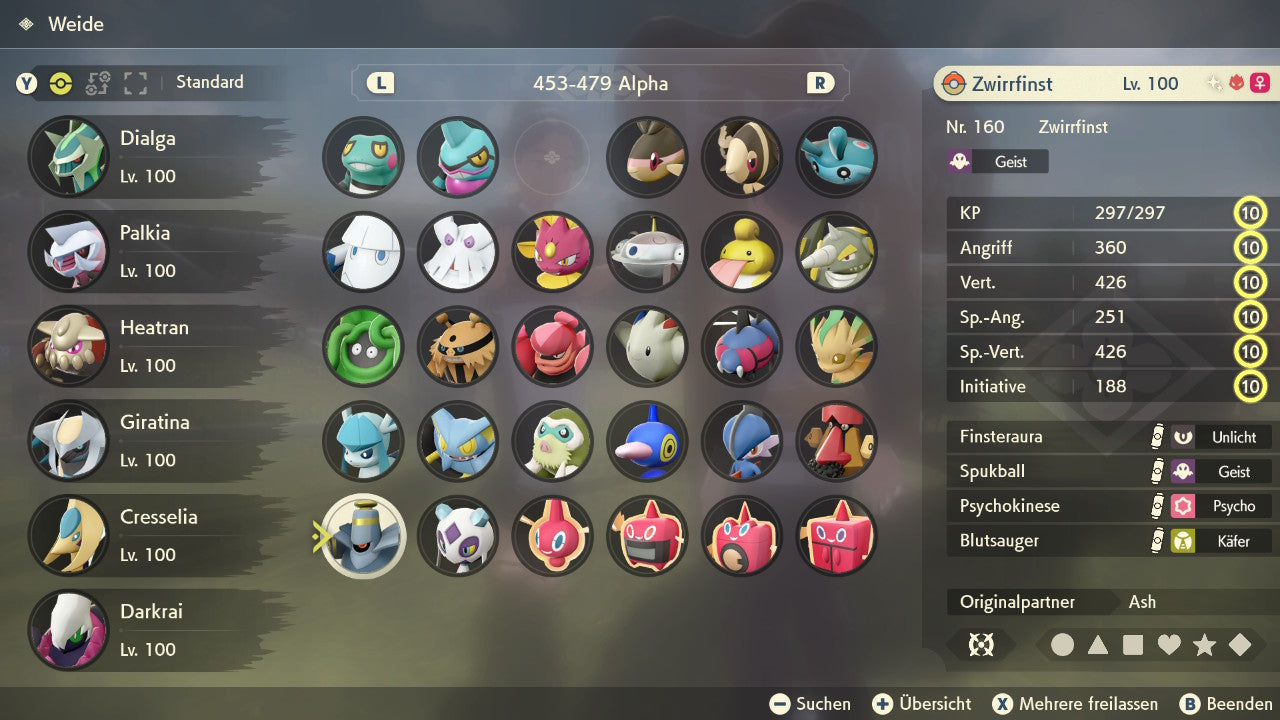Choose the Psychokinese move row
This screenshot has height=720, width=1280.
tap(1108, 506)
